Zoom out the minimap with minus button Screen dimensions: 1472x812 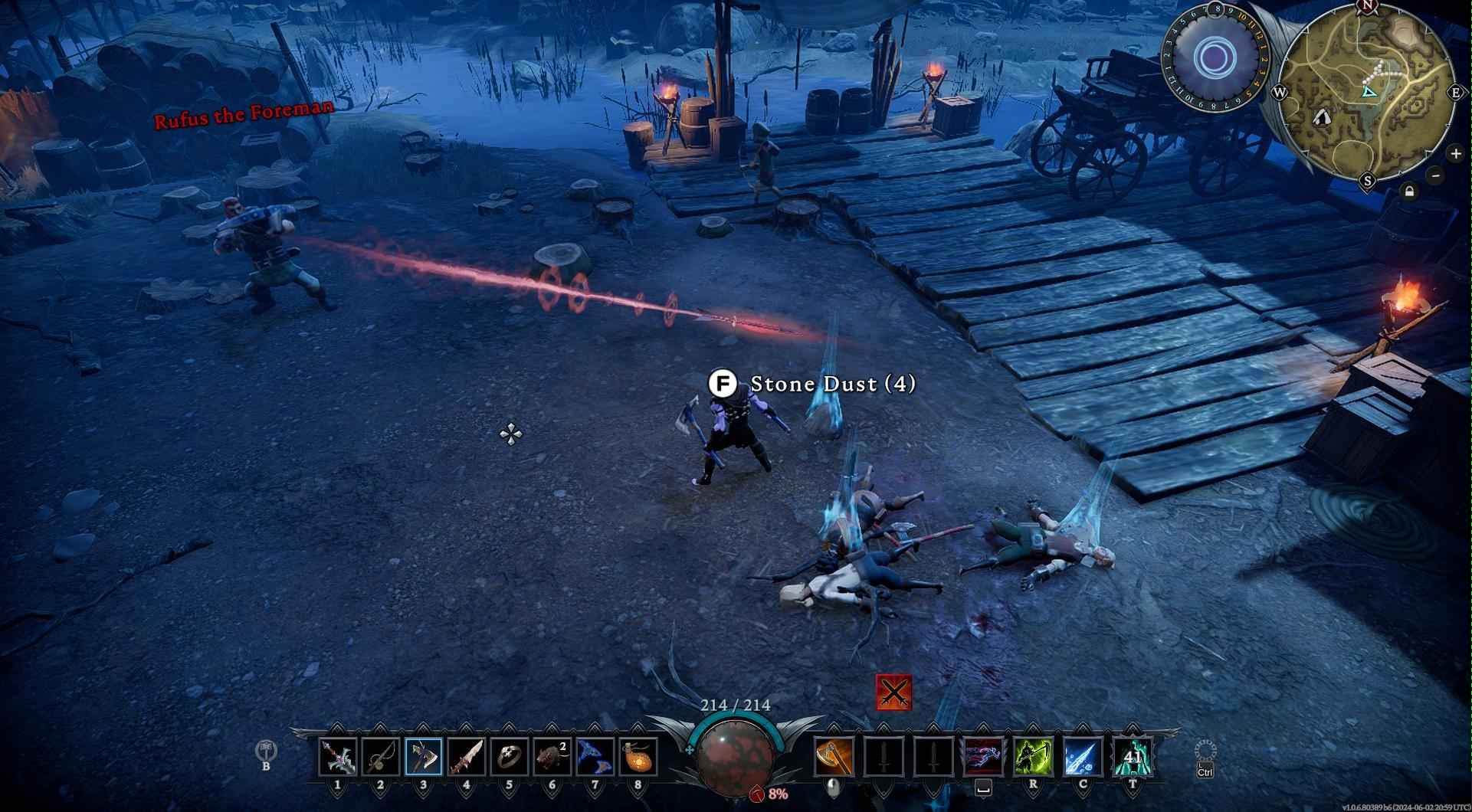pos(1436,175)
